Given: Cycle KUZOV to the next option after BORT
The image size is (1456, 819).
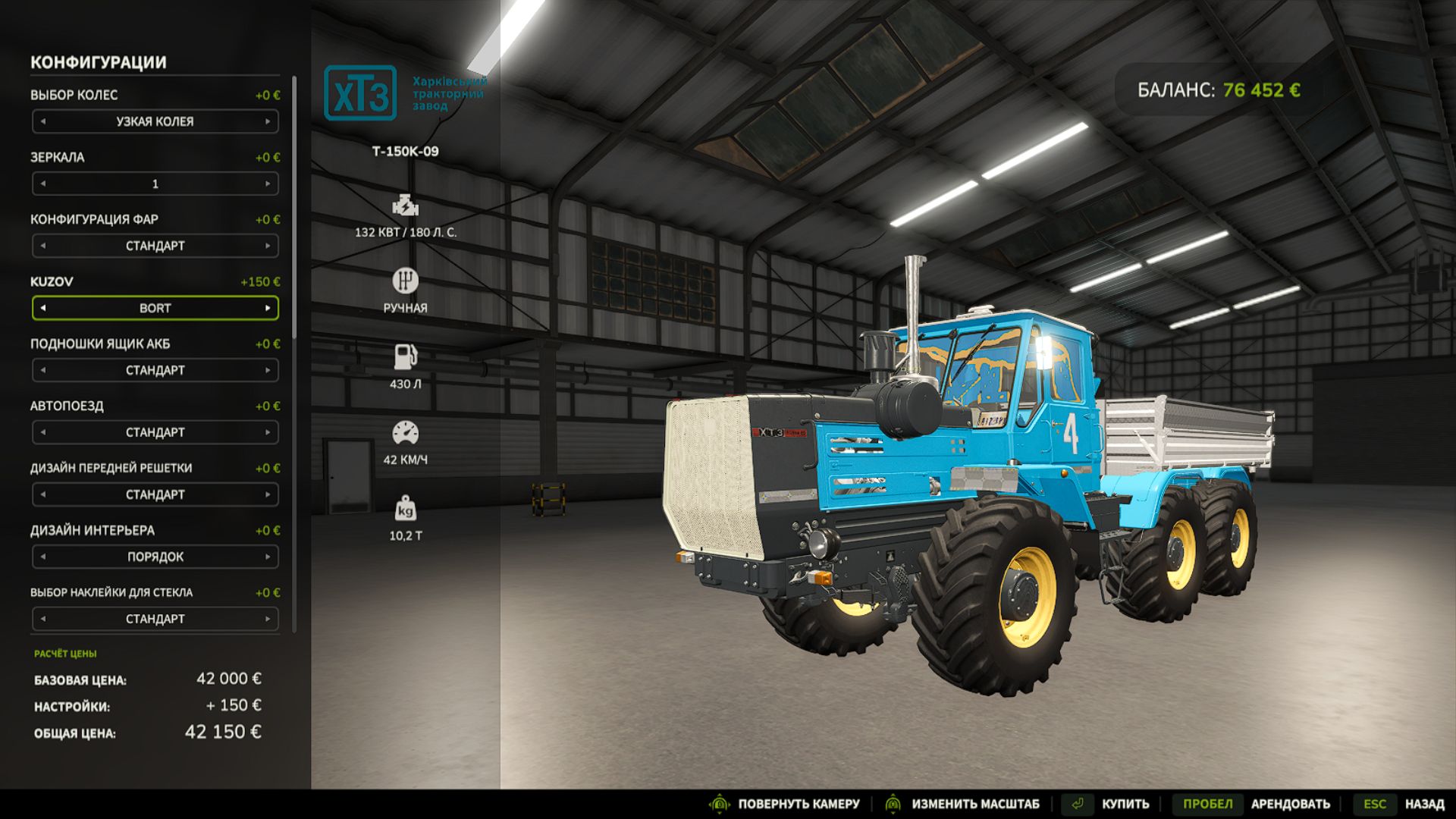Looking at the screenshot, I should click(267, 308).
